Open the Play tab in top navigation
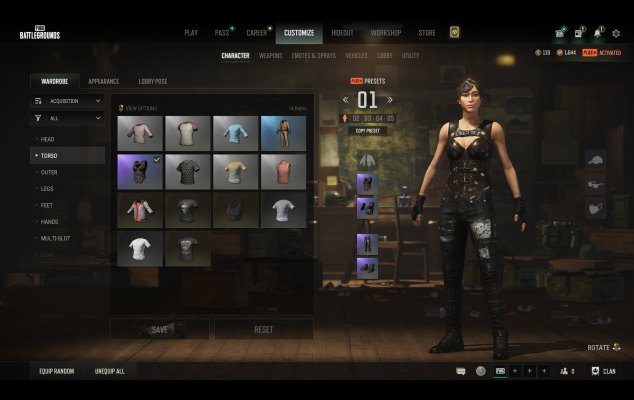This screenshot has height=400, width=634. tap(191, 33)
